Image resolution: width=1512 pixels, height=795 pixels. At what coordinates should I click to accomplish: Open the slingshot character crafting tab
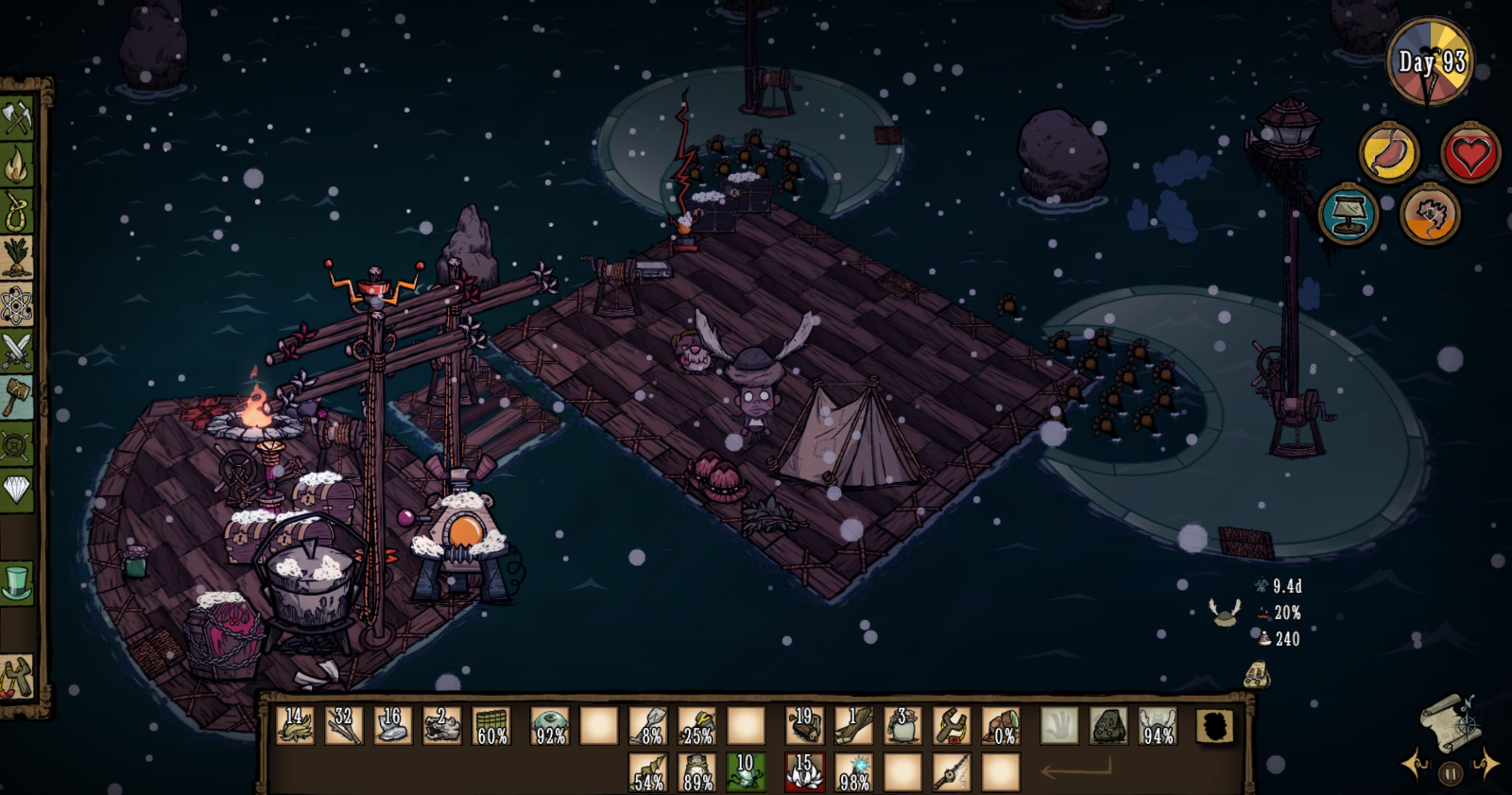17,677
